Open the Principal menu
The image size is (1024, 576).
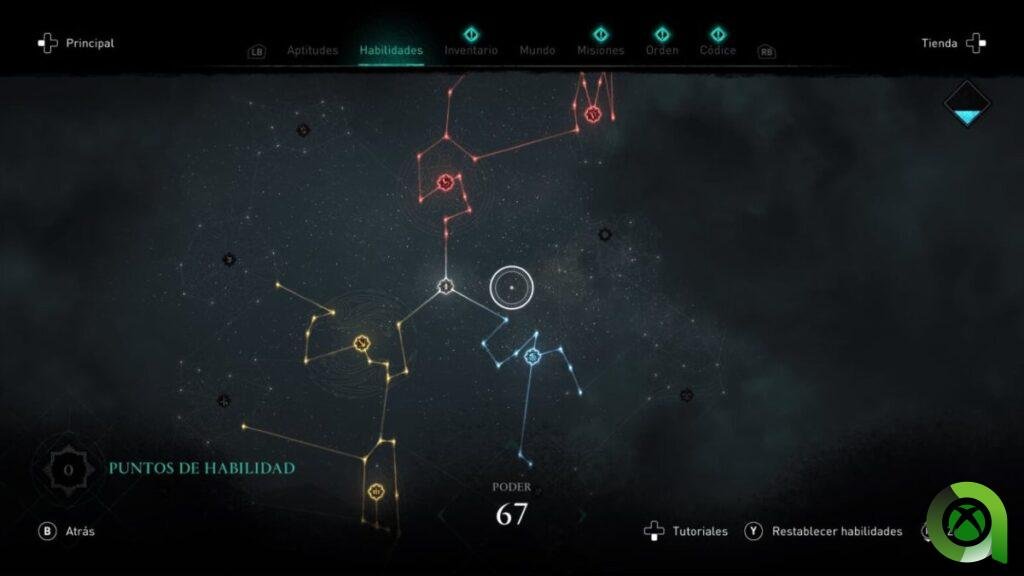click(76, 43)
